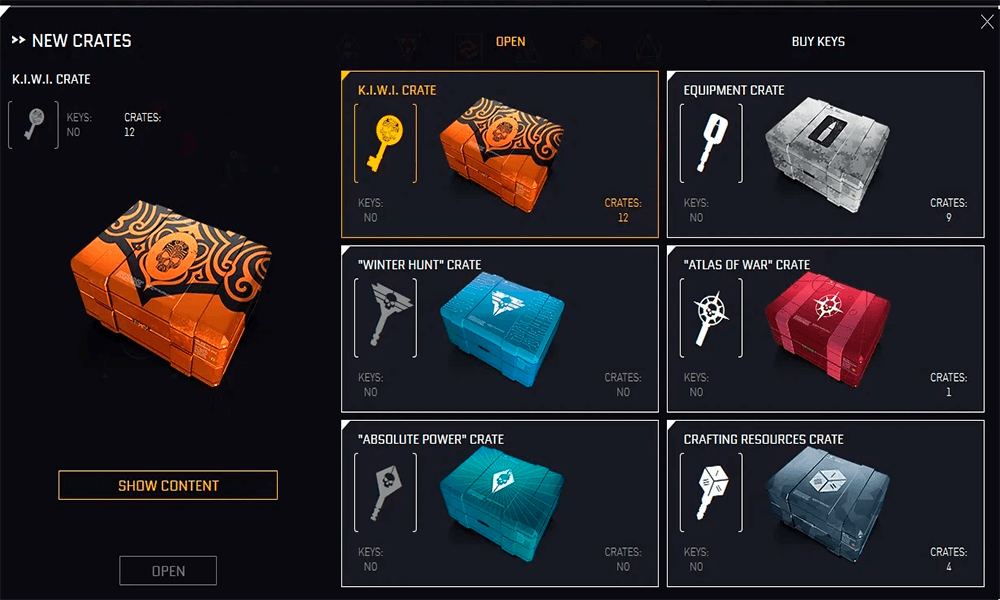1000x600 pixels.
Task: Choose the "Atlas of War" Crate tile
Action: click(x=825, y=329)
